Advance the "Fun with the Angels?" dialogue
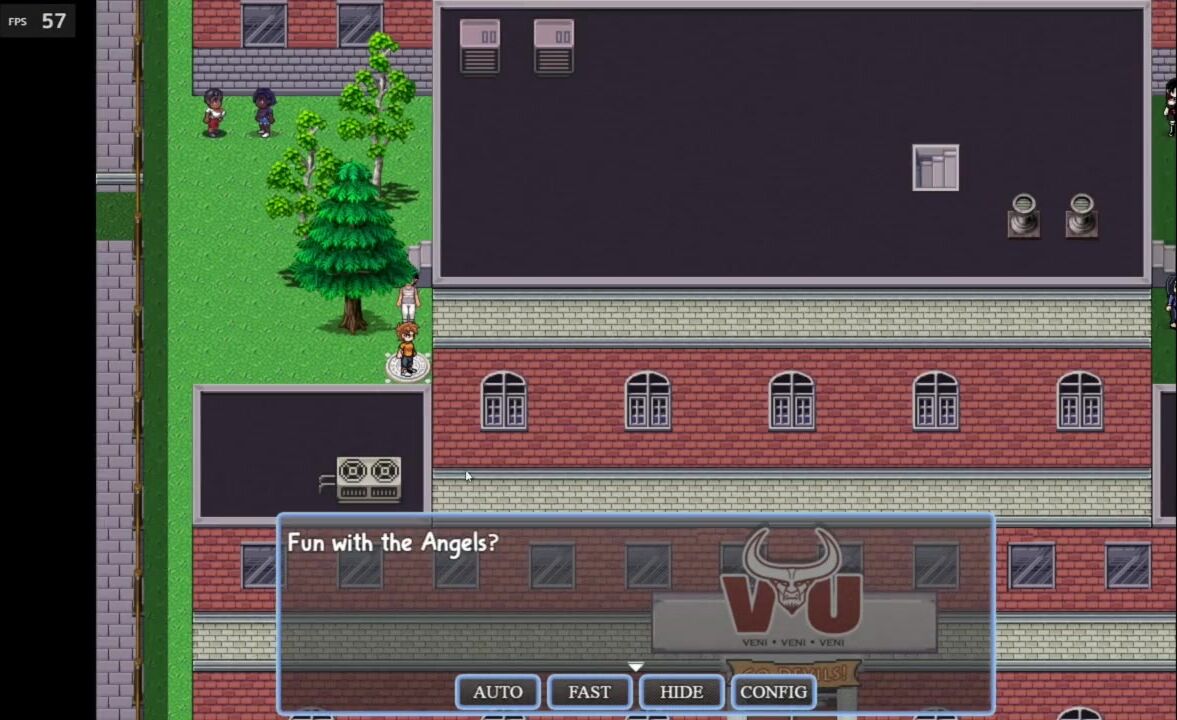 click(x=635, y=600)
